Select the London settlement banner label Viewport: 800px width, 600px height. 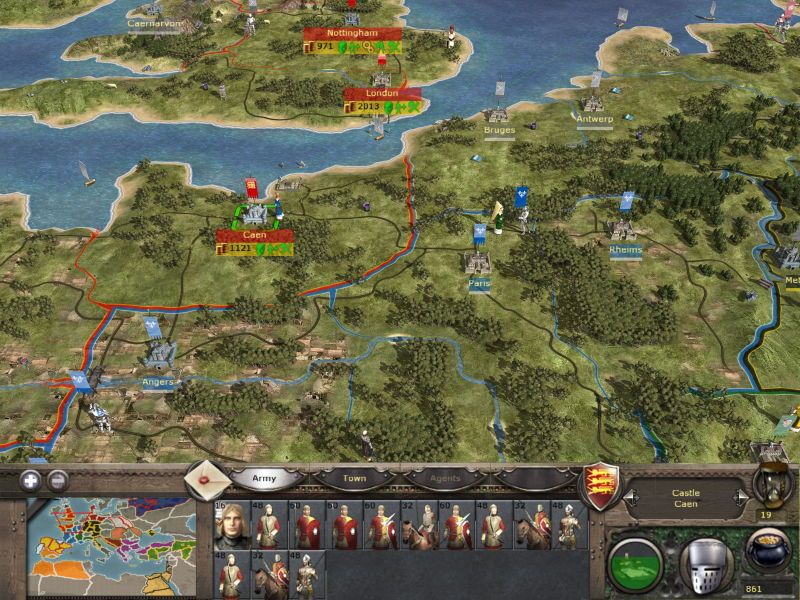click(382, 93)
